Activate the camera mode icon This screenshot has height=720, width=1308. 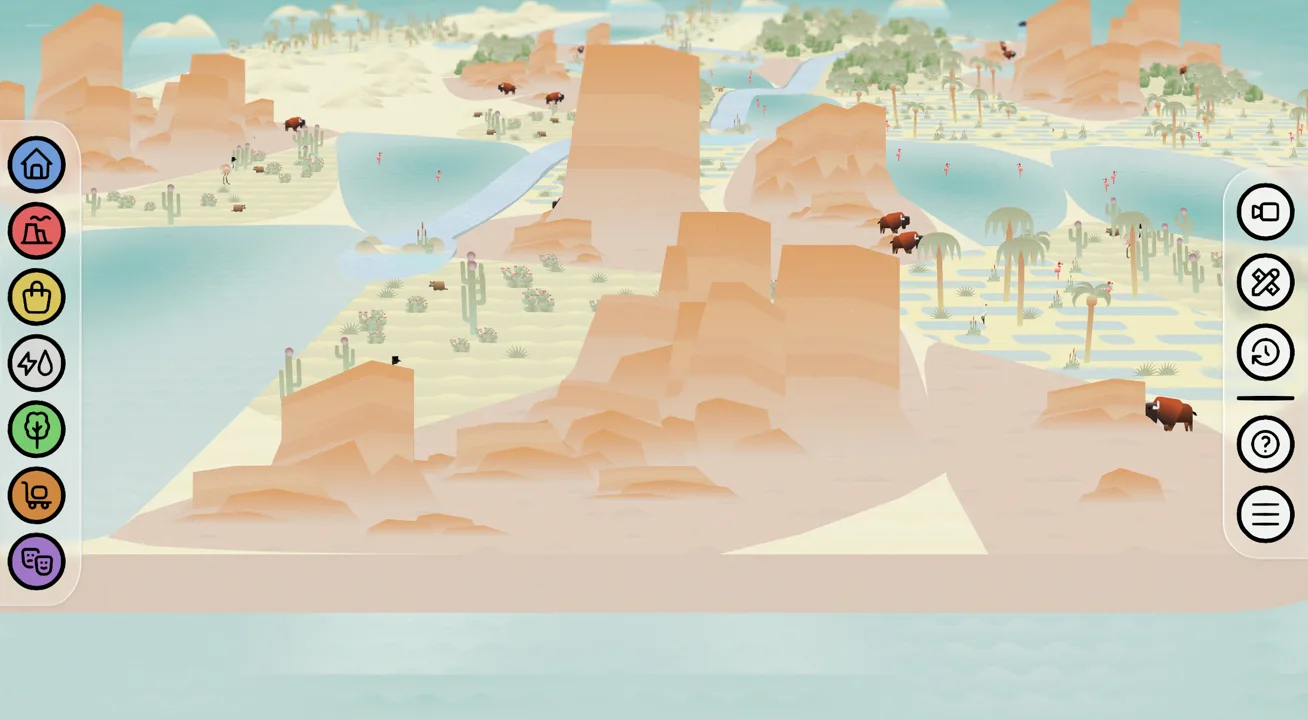(x=1265, y=213)
